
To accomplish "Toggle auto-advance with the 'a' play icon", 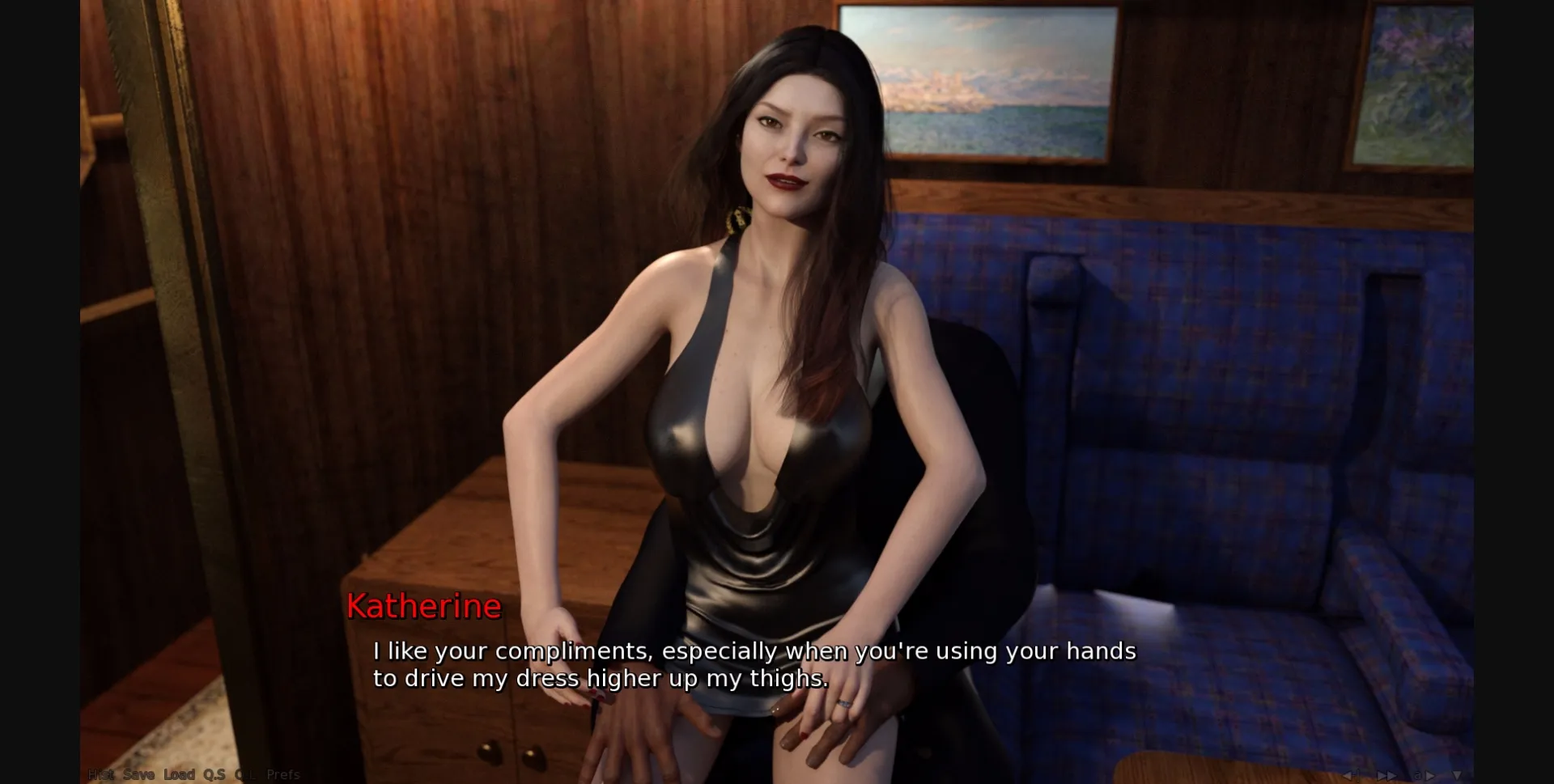I will coord(1424,774).
